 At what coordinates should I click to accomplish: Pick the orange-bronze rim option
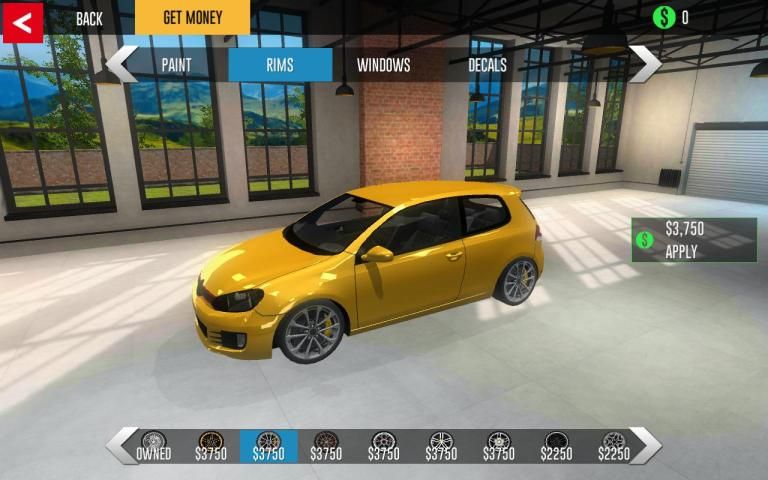[211, 446]
